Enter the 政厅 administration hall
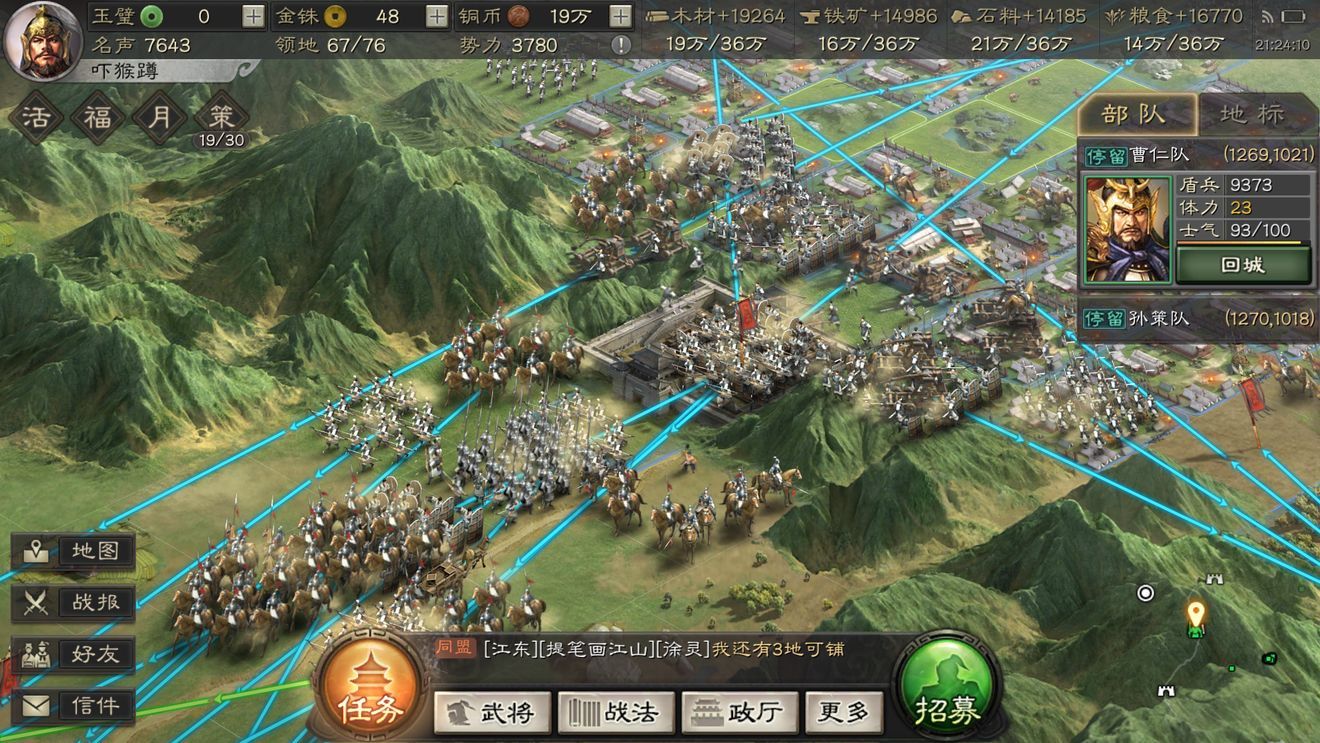Viewport: 1320px width, 743px height. 740,715
